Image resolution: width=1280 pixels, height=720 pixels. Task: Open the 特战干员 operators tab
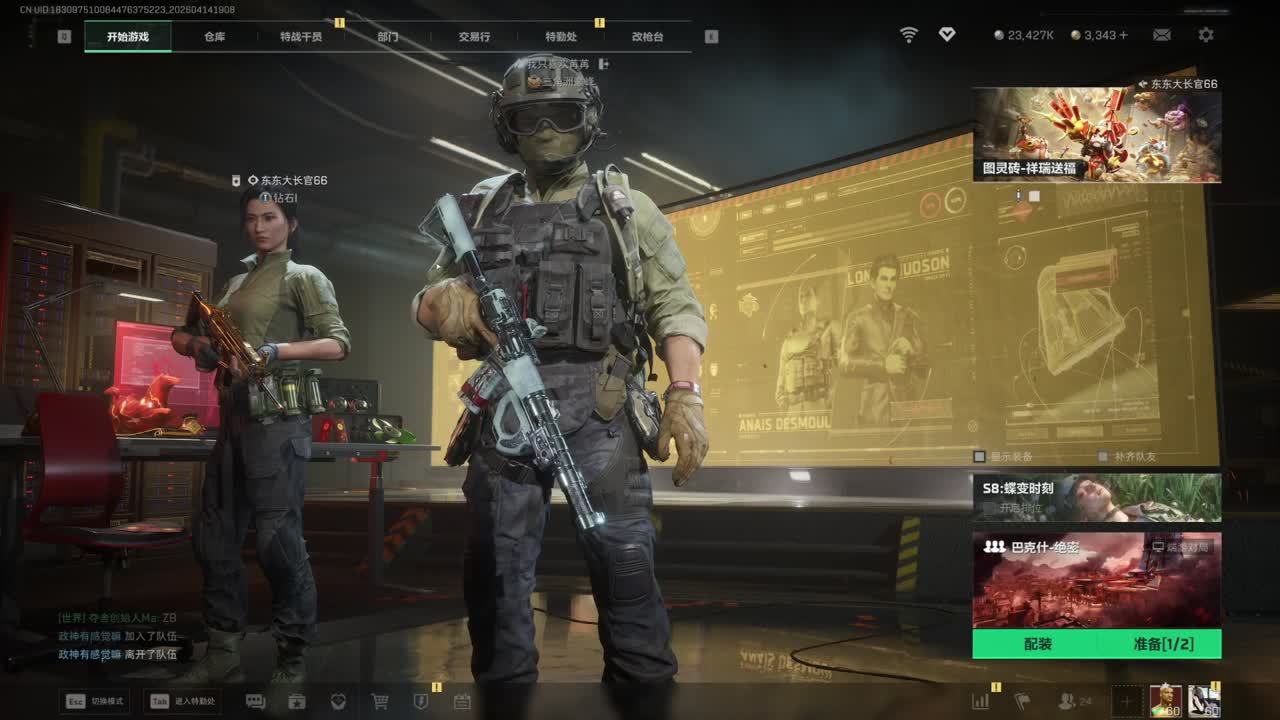pyautogui.click(x=301, y=37)
